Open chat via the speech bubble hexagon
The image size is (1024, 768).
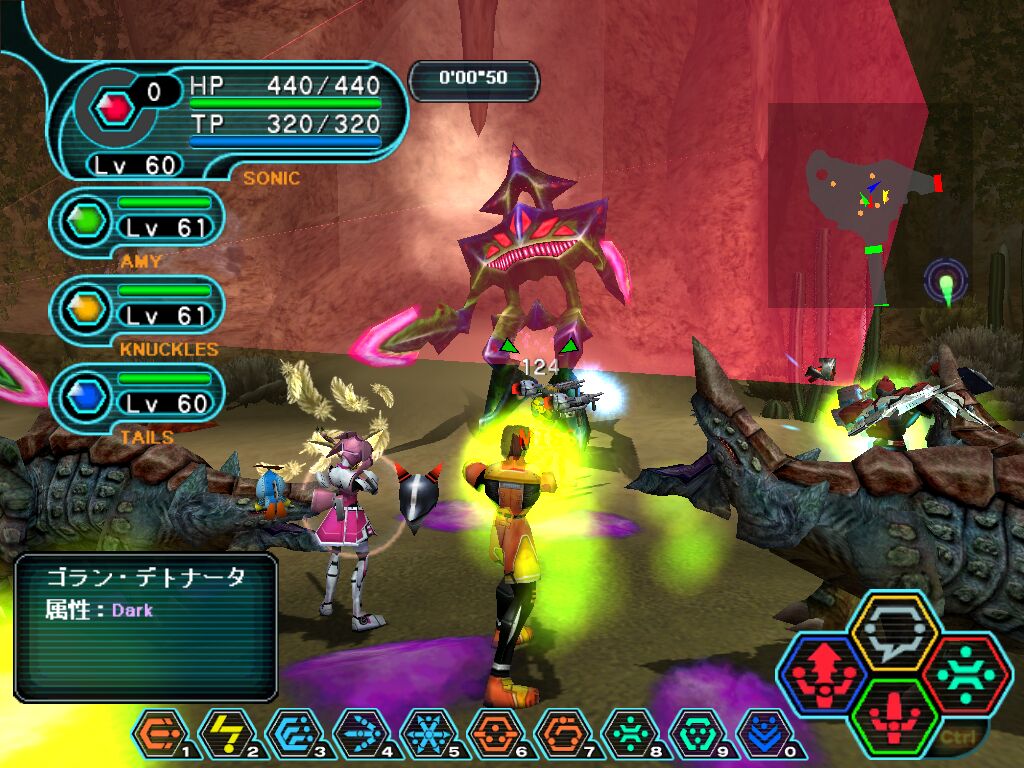(x=893, y=633)
